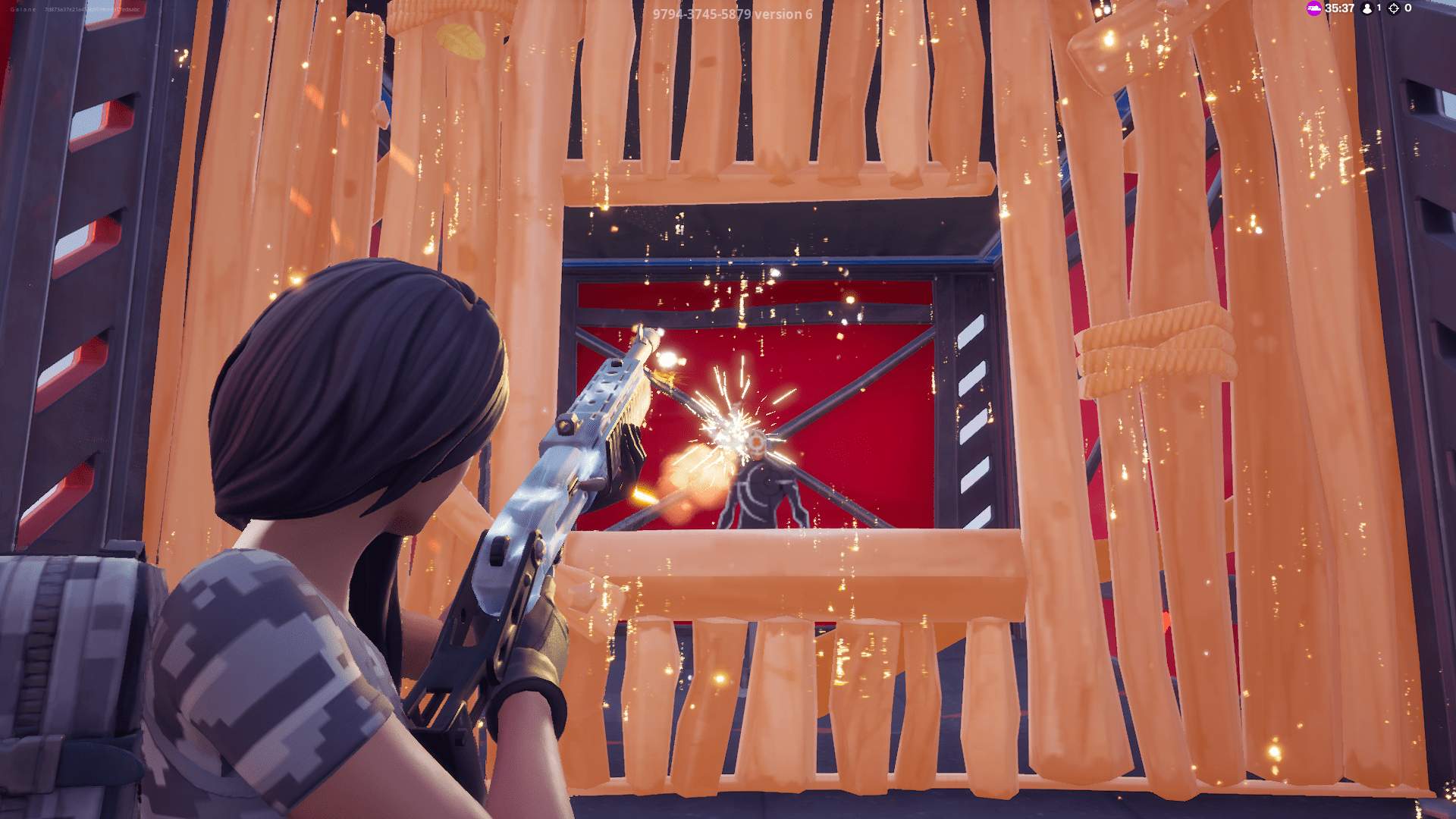The width and height of the screenshot is (1456, 819).
Task: Select the player count silhouette icon
Action: 1367,9
